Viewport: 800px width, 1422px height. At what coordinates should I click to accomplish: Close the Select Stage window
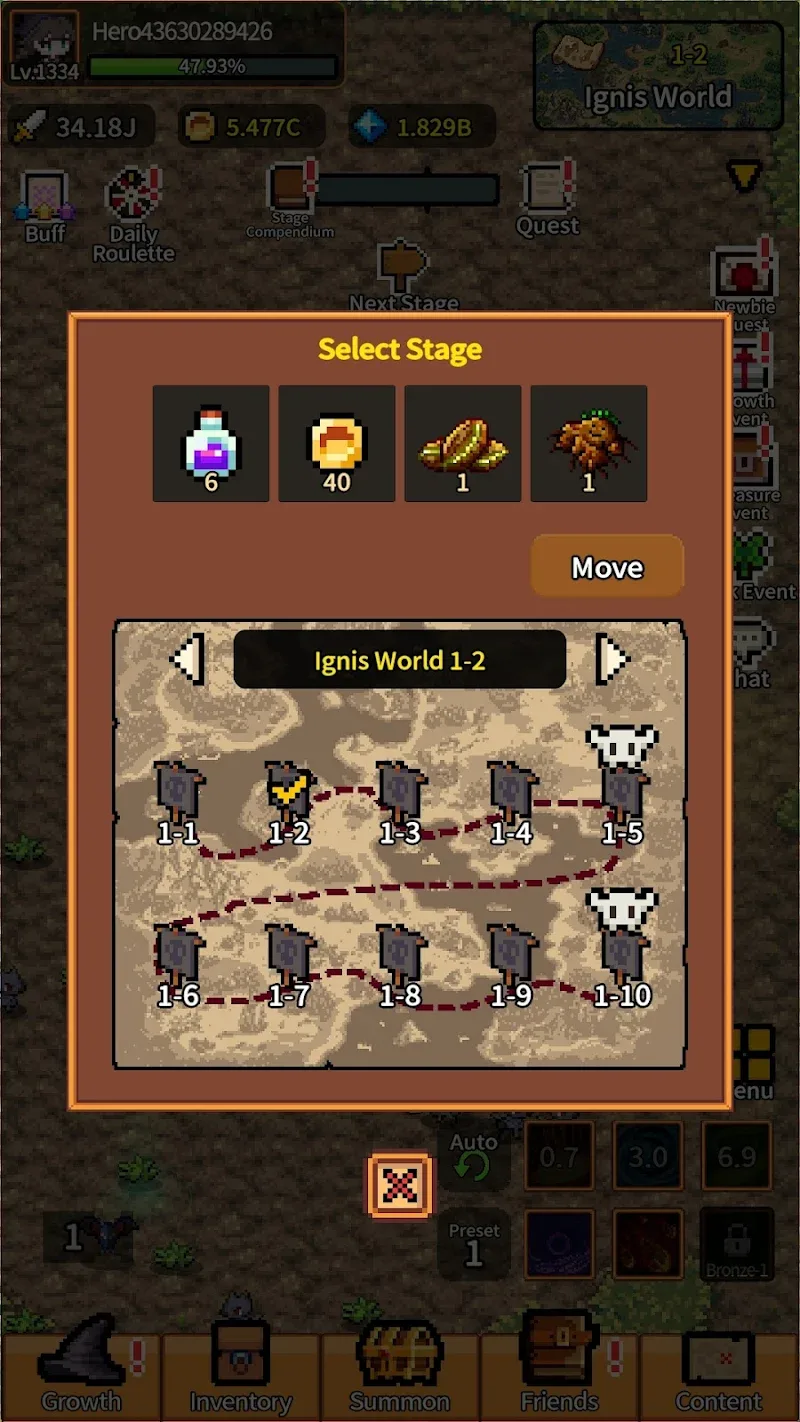400,1186
